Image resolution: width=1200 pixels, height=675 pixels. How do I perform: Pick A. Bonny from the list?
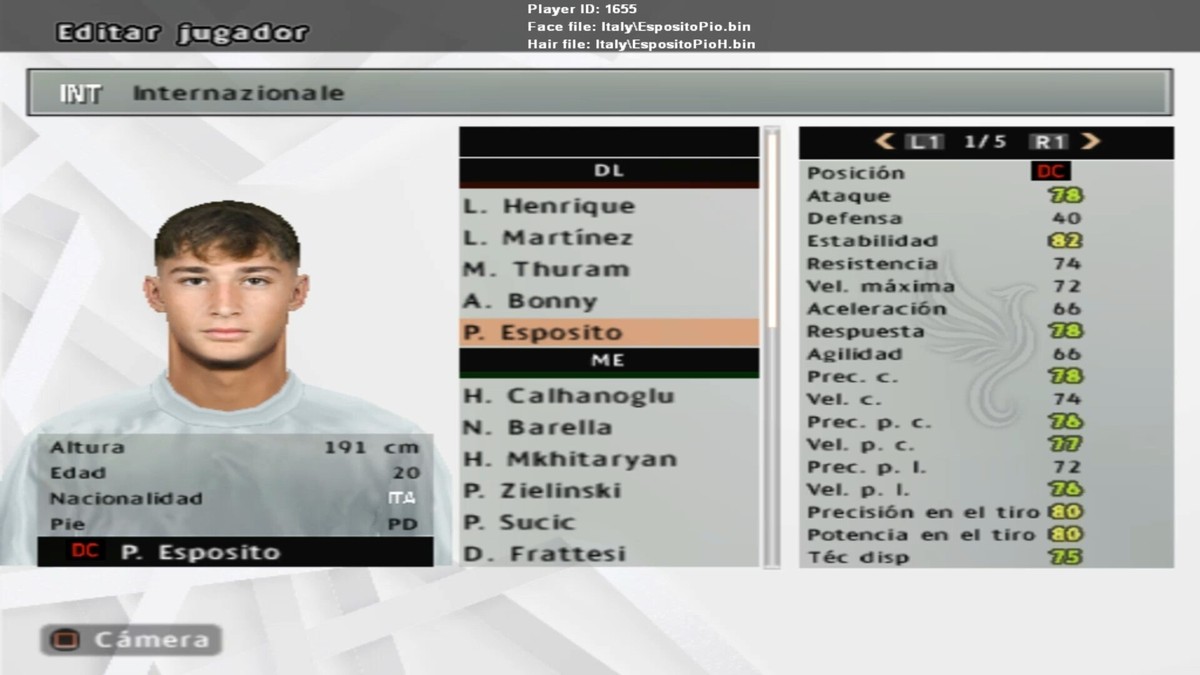coord(529,301)
